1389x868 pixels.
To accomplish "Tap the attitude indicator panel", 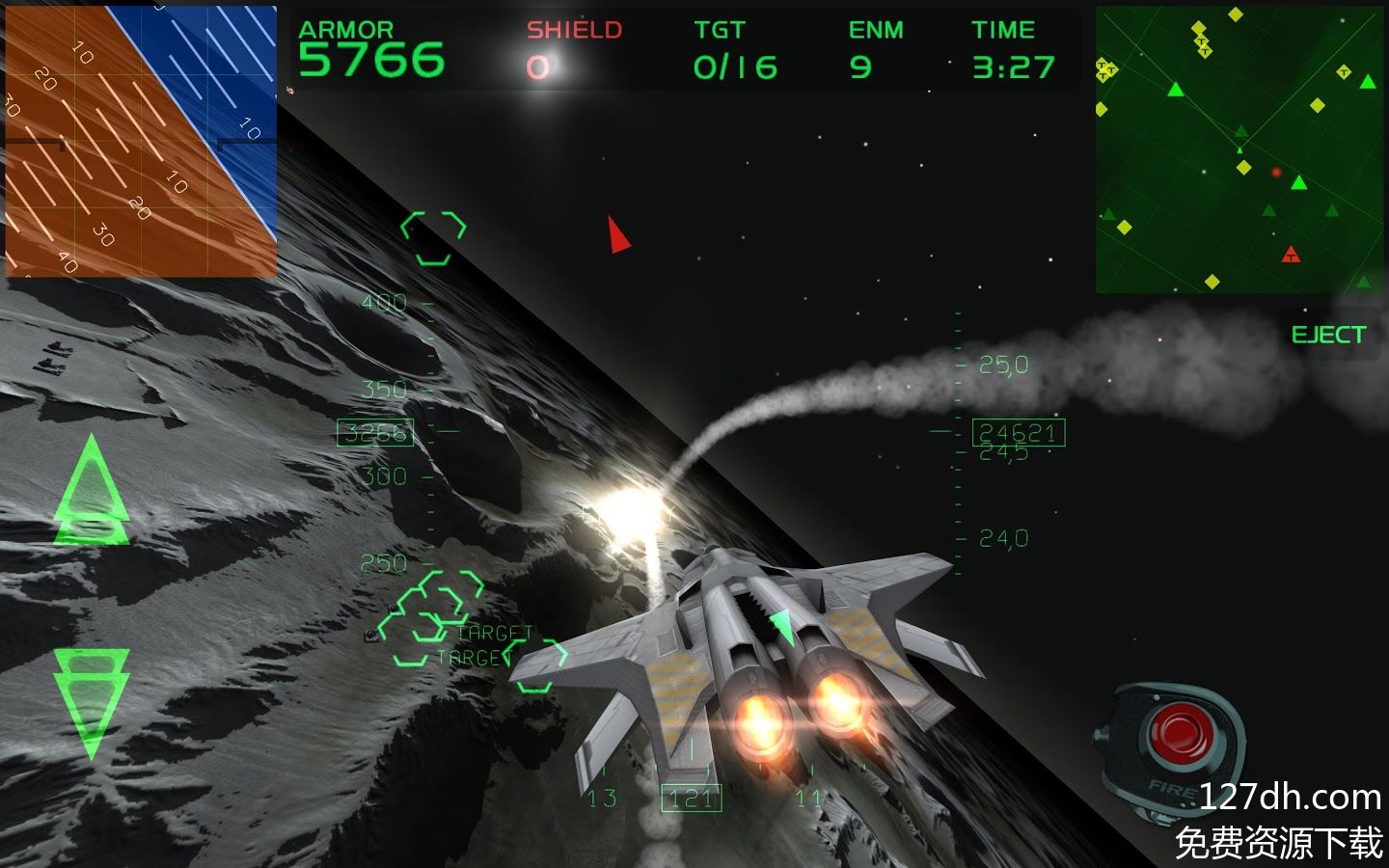I will point(141,142).
